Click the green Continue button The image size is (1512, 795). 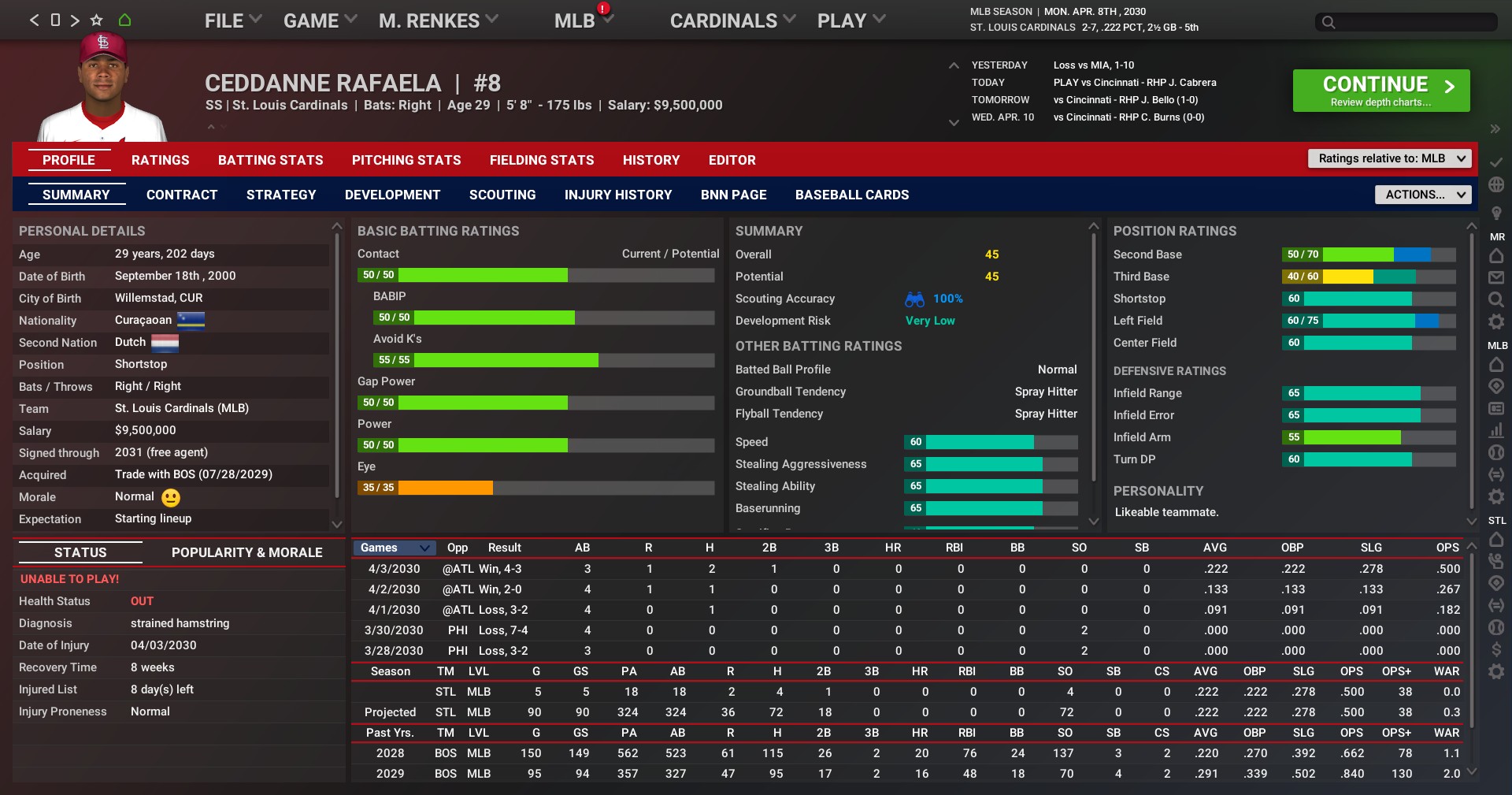click(1380, 91)
